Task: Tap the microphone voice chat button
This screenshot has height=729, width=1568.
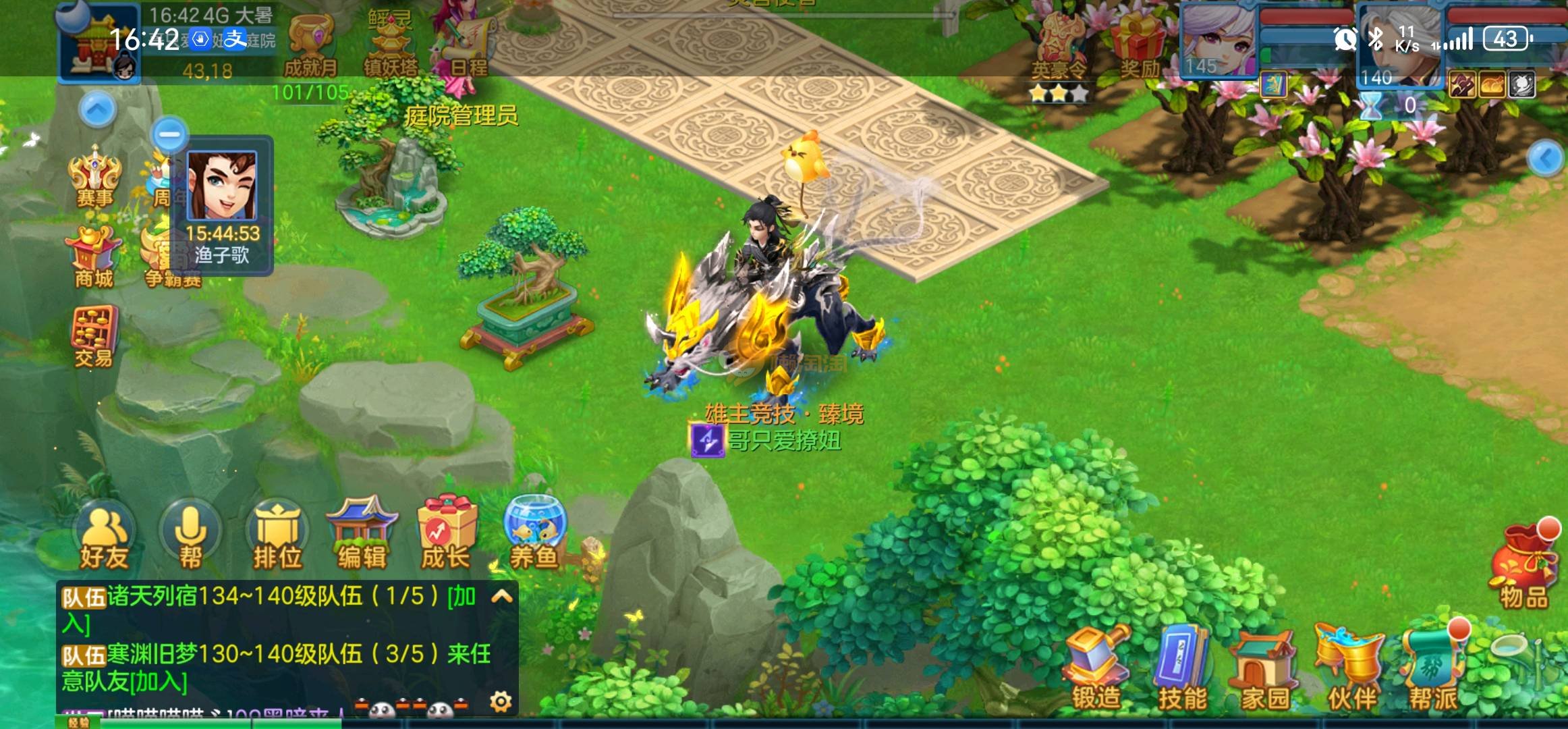Action: pyautogui.click(x=190, y=537)
